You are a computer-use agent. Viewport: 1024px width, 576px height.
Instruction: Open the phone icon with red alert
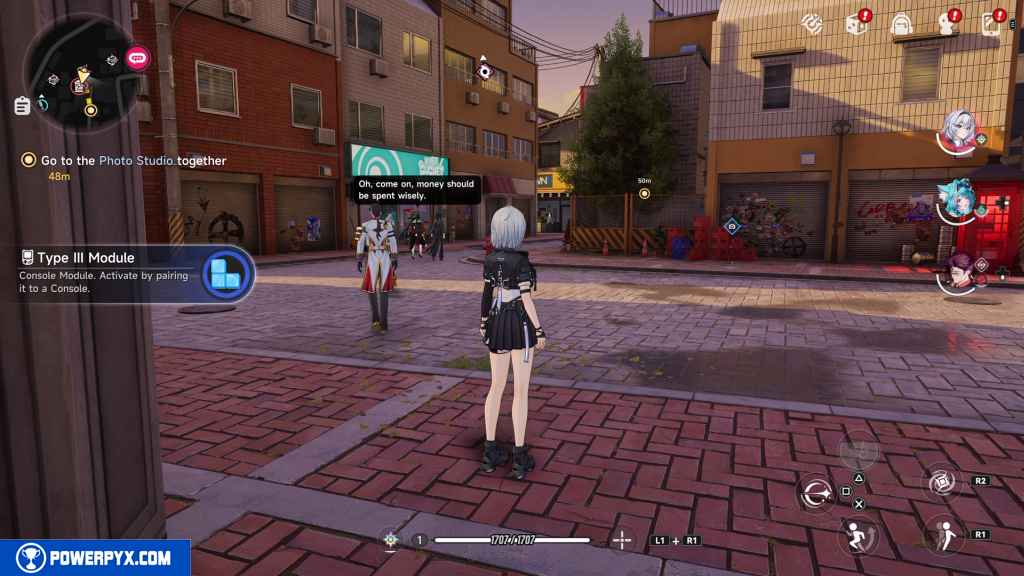(x=993, y=22)
